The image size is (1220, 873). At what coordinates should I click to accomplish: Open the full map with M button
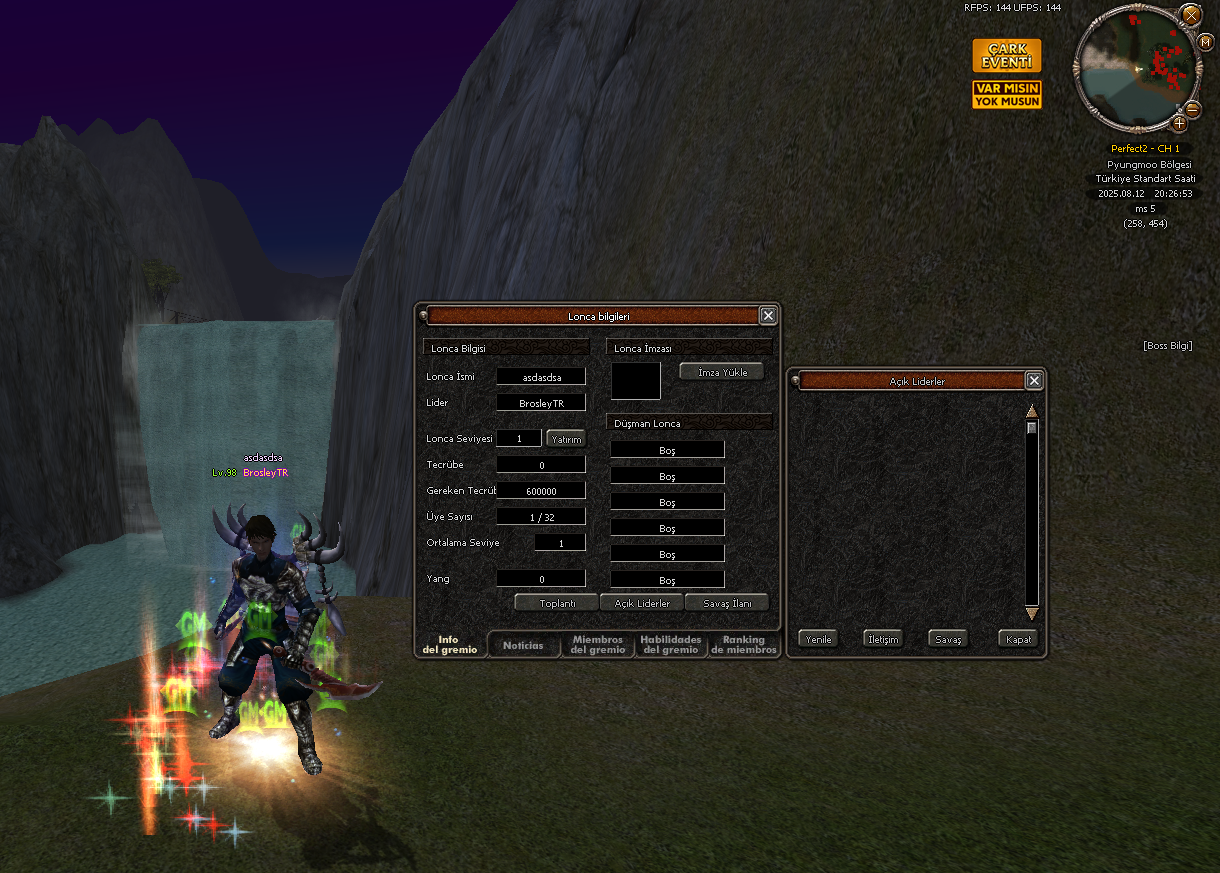tap(1205, 42)
